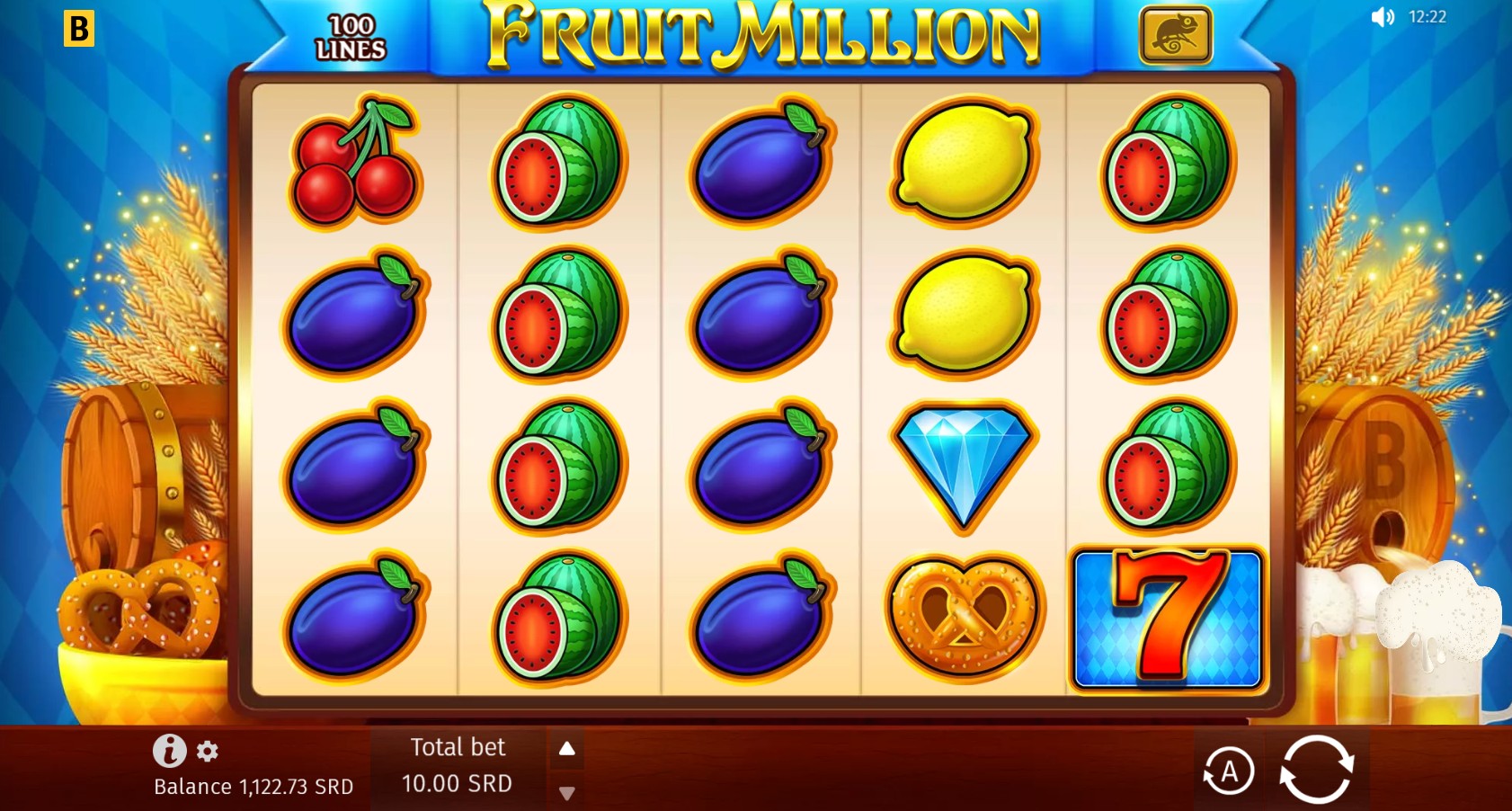Image resolution: width=1512 pixels, height=811 pixels.
Task: Open the settings gear
Action: (208, 753)
